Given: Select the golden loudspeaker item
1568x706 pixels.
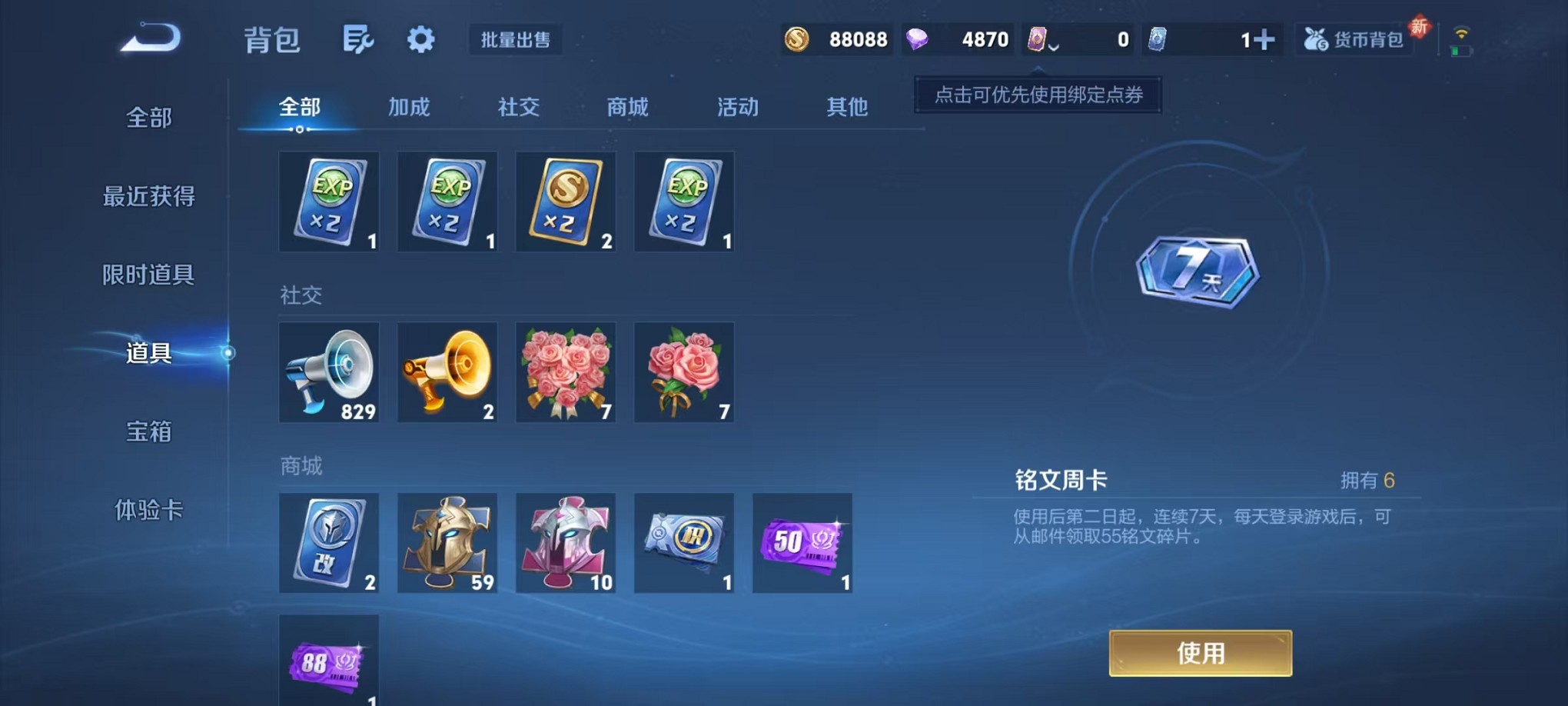Looking at the screenshot, I should 447,372.
